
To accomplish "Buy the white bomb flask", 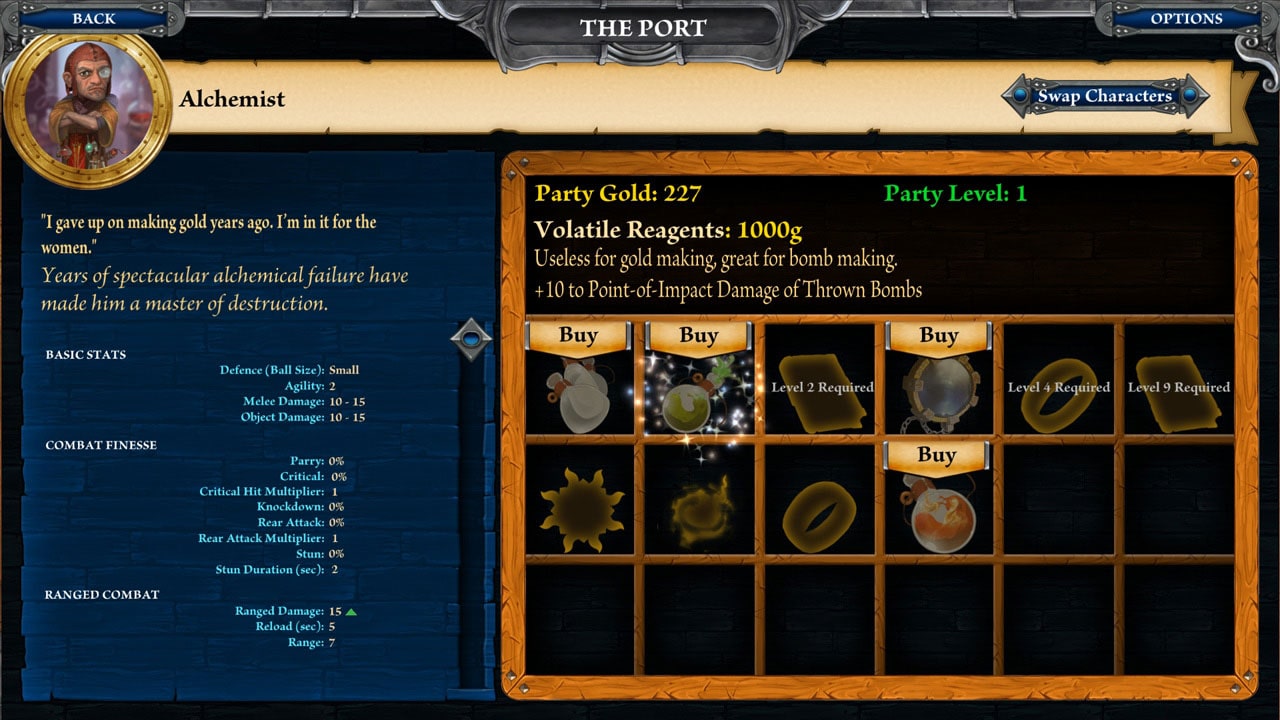I will click(577, 335).
